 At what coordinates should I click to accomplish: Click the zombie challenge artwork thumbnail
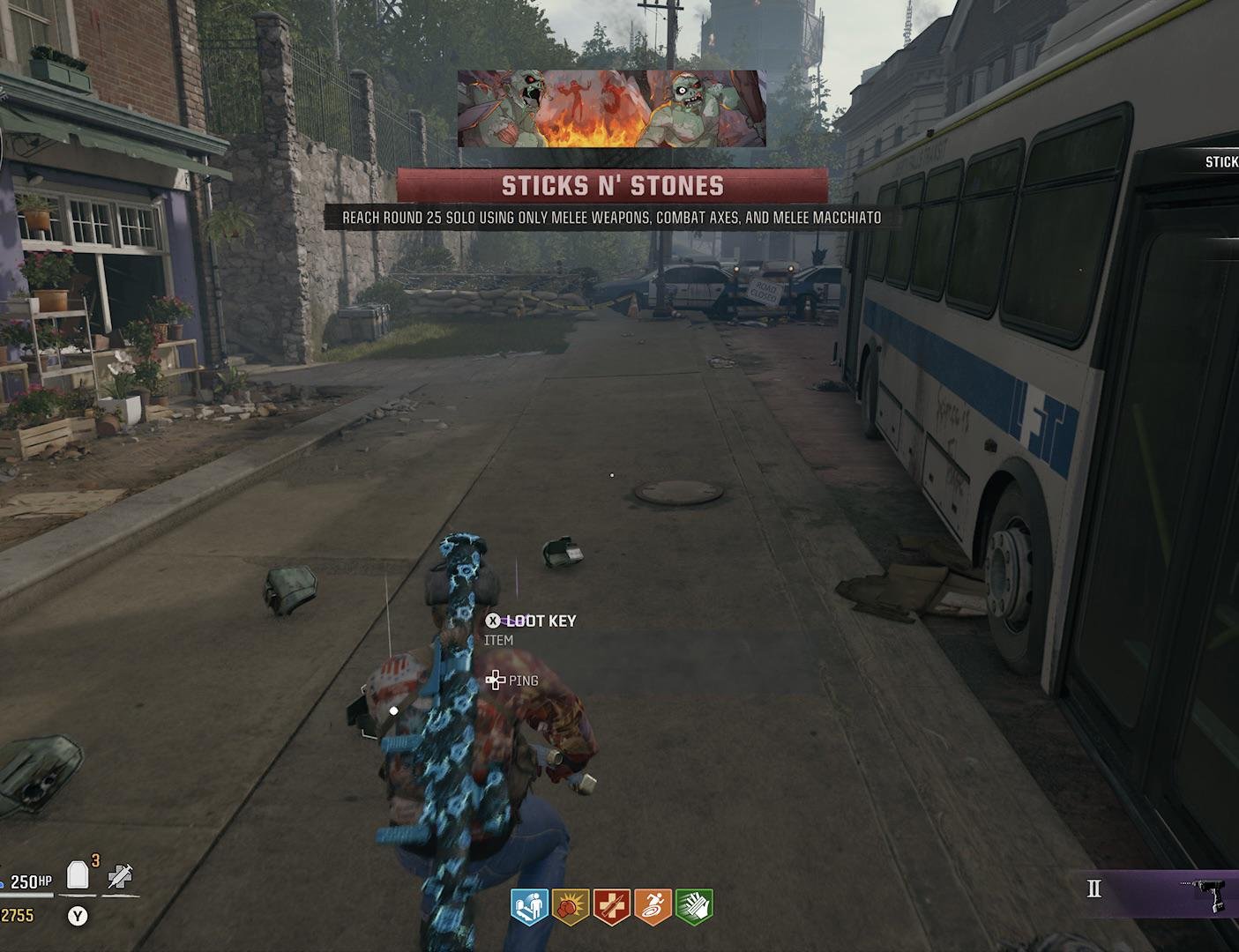coord(611,108)
